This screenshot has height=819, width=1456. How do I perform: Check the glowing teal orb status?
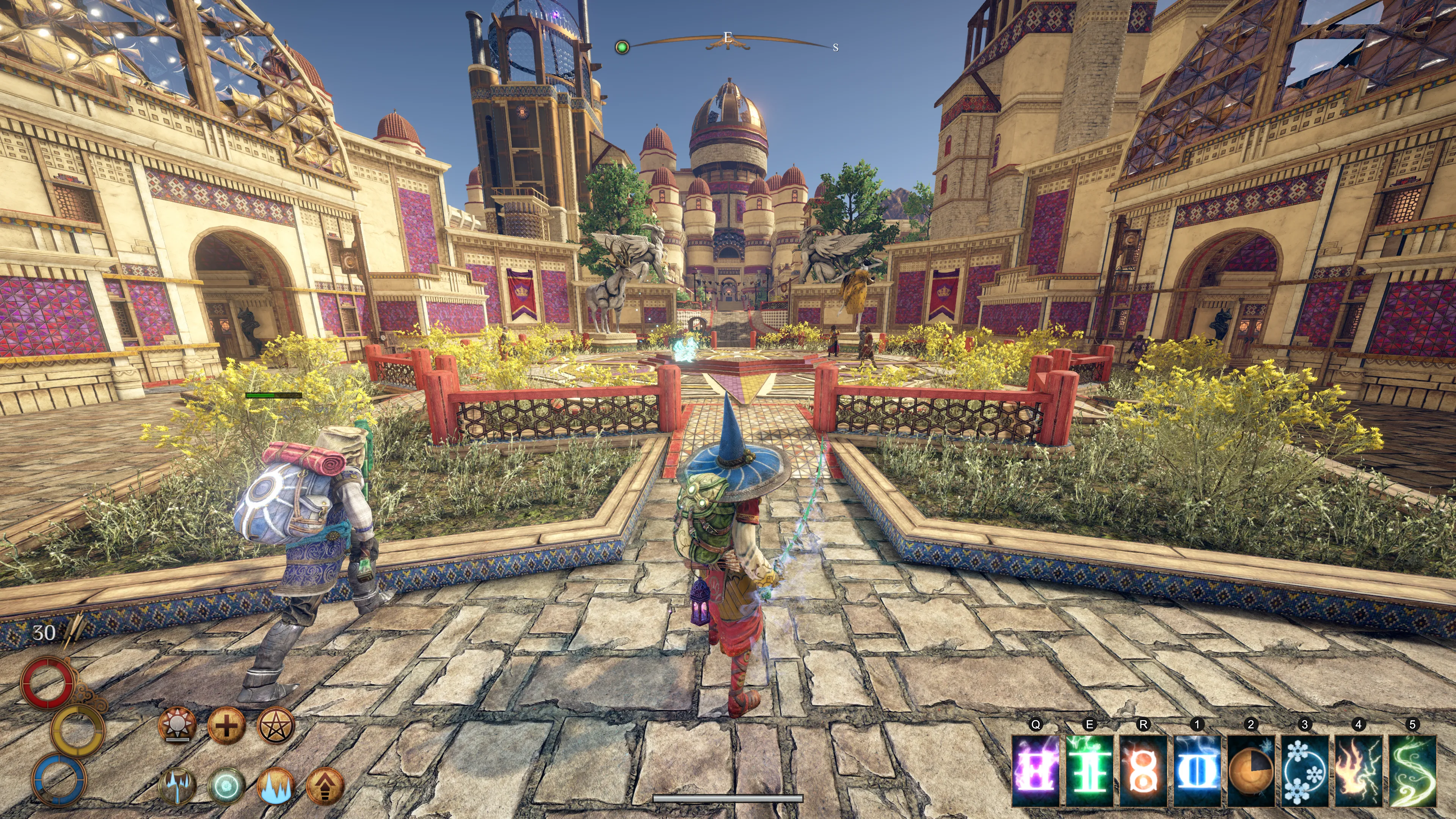[226, 786]
